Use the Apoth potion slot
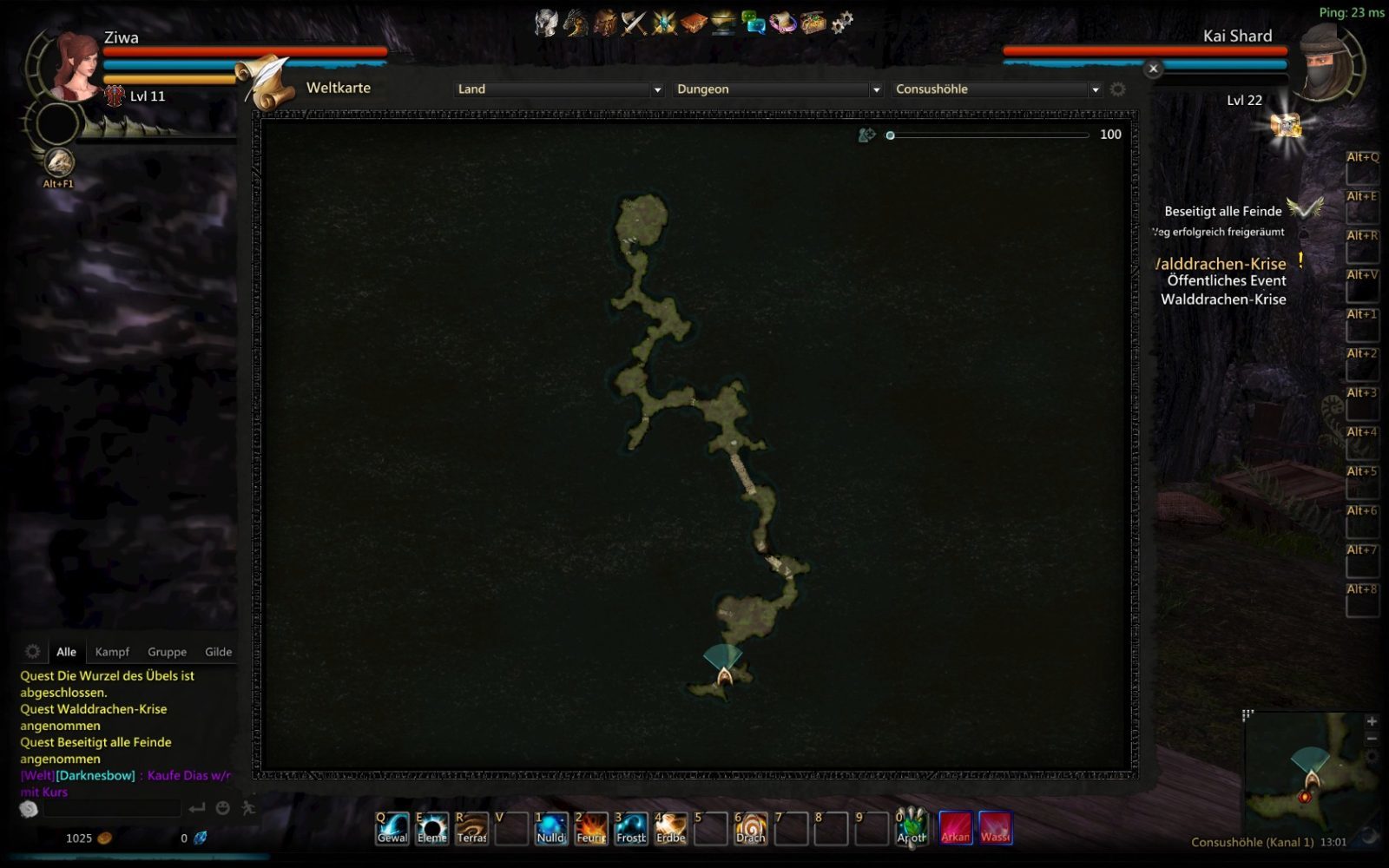 coord(912,827)
